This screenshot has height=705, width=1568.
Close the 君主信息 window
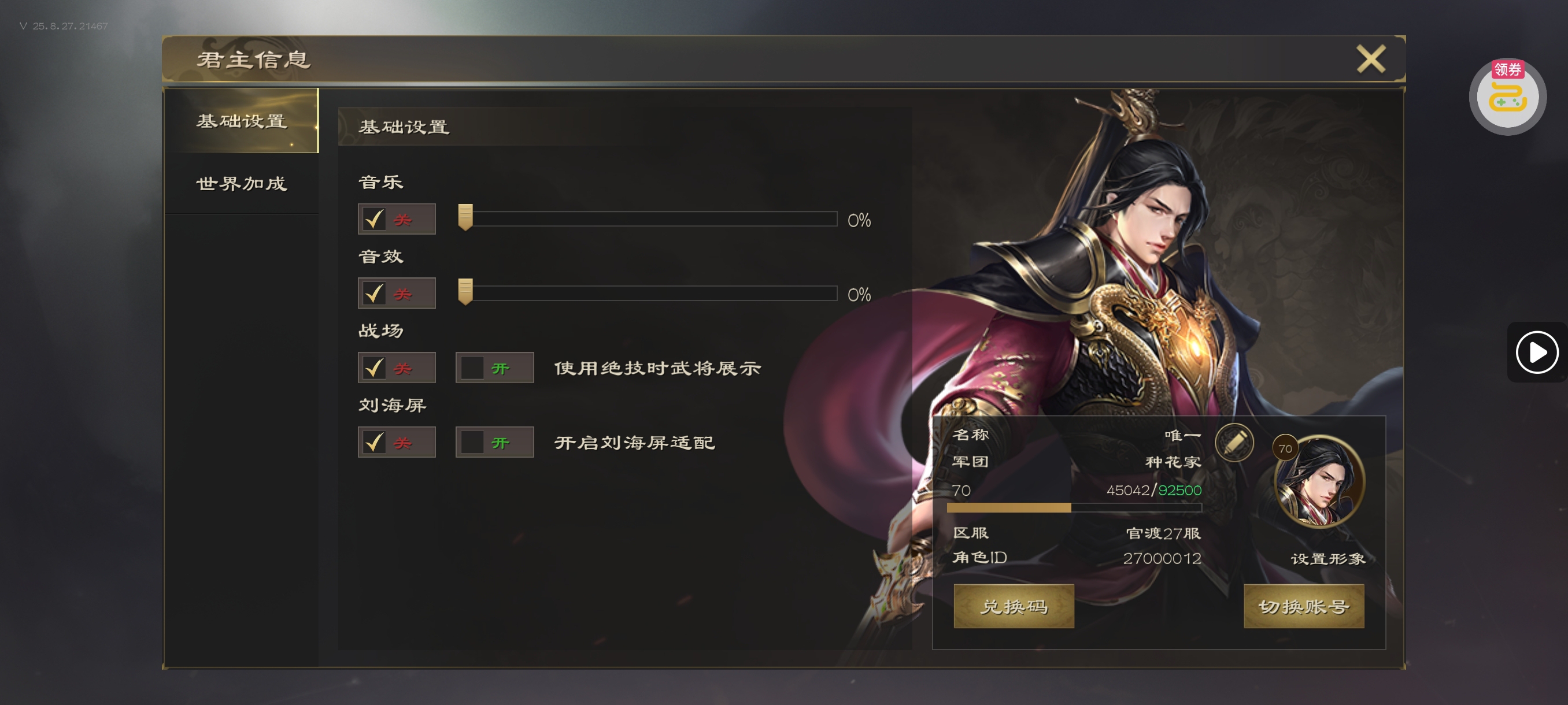1370,59
